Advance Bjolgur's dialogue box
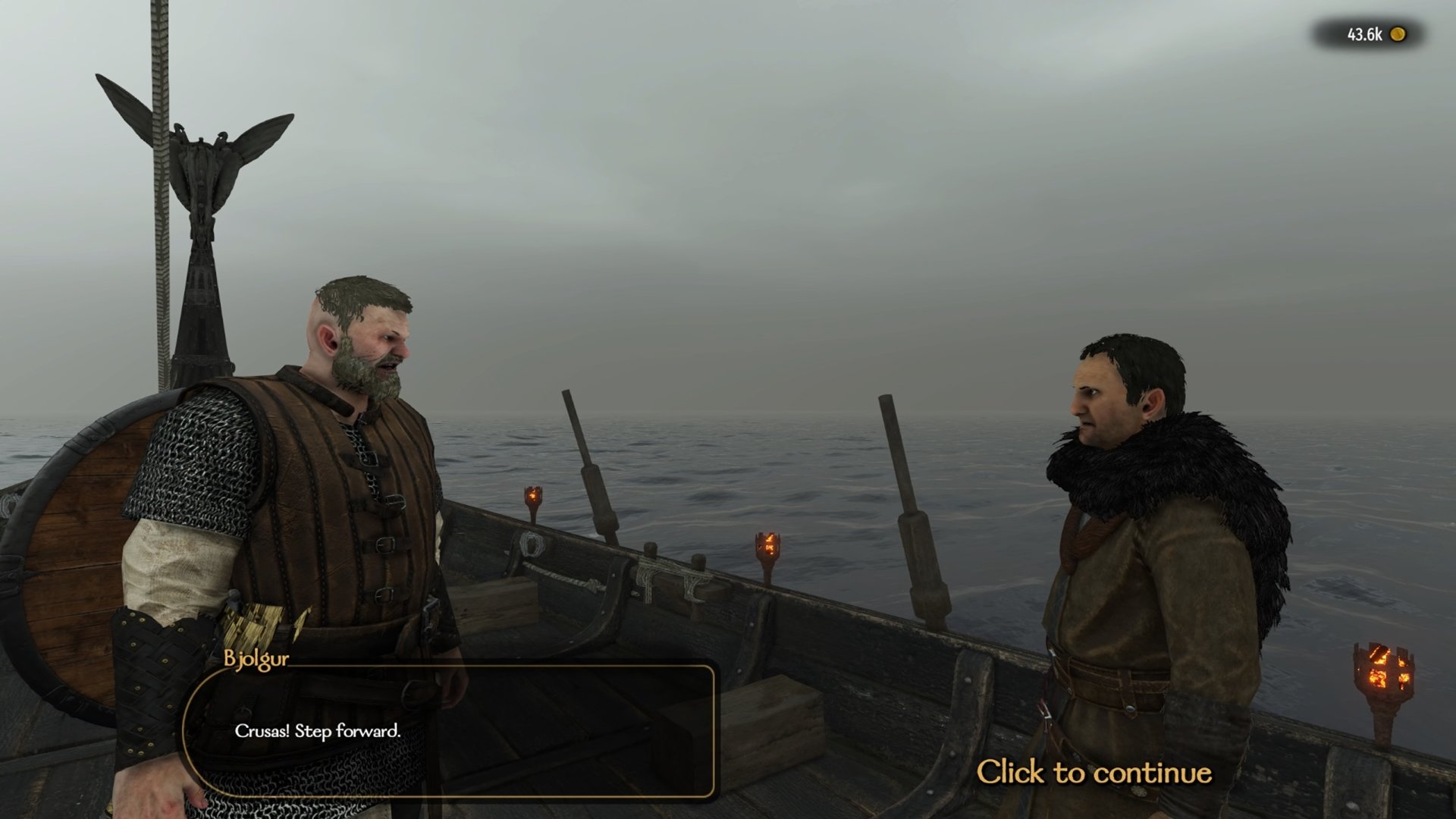The image size is (1456, 819). coord(449,732)
